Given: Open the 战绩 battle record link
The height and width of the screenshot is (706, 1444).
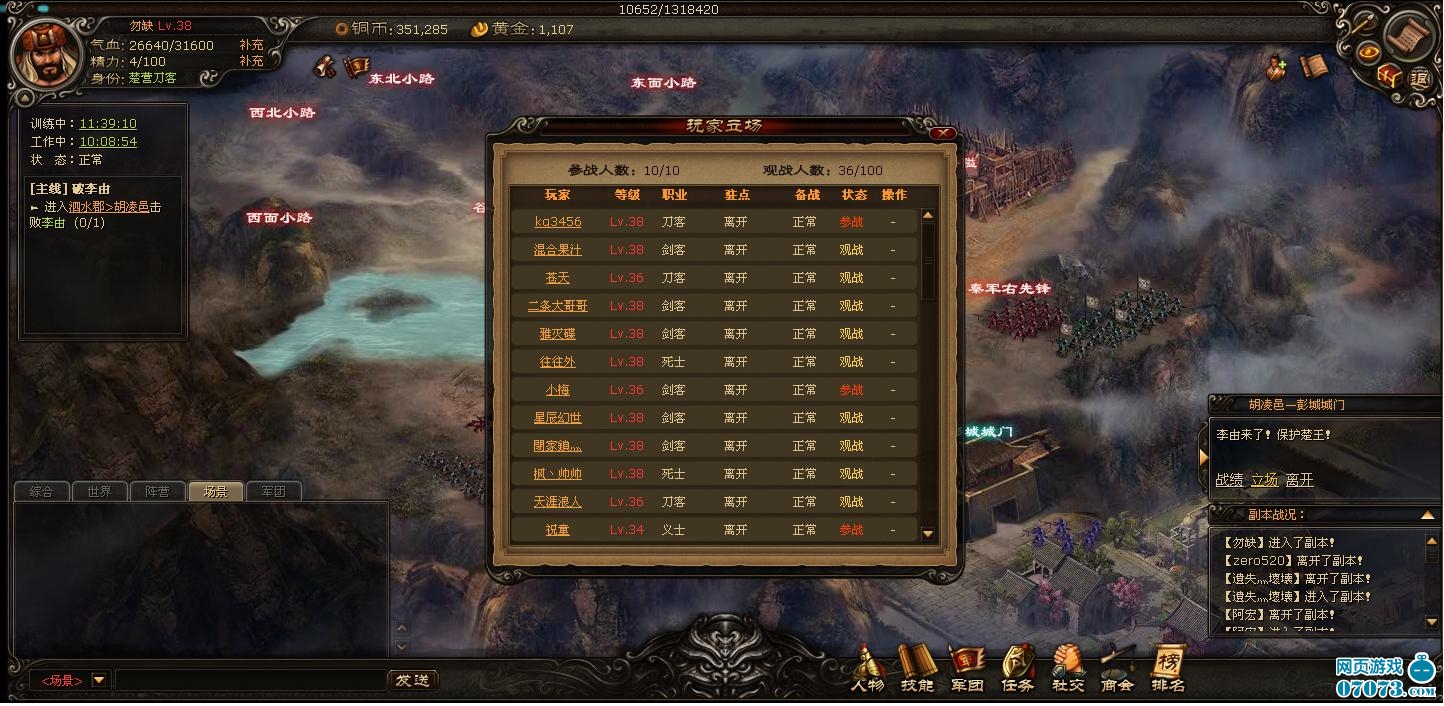Looking at the screenshot, I should [x=1229, y=480].
